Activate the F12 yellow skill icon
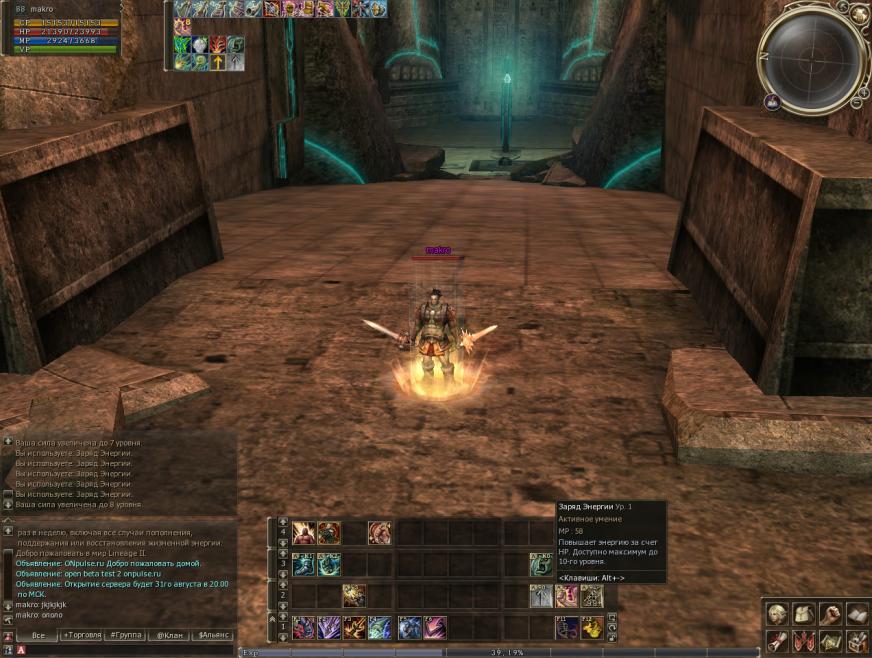This screenshot has height=658, width=872. [x=592, y=628]
